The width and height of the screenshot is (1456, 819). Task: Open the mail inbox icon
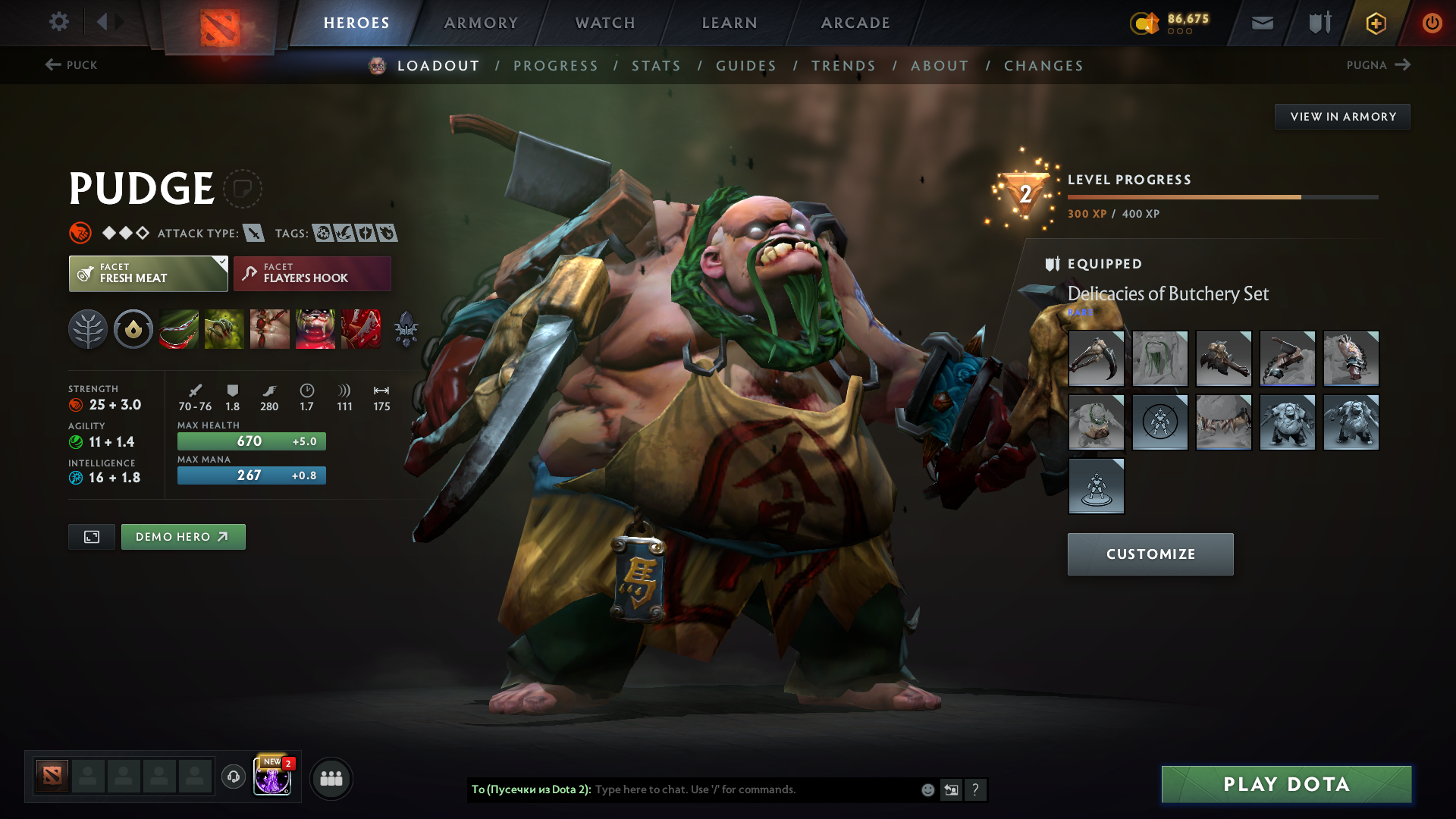pyautogui.click(x=1262, y=23)
